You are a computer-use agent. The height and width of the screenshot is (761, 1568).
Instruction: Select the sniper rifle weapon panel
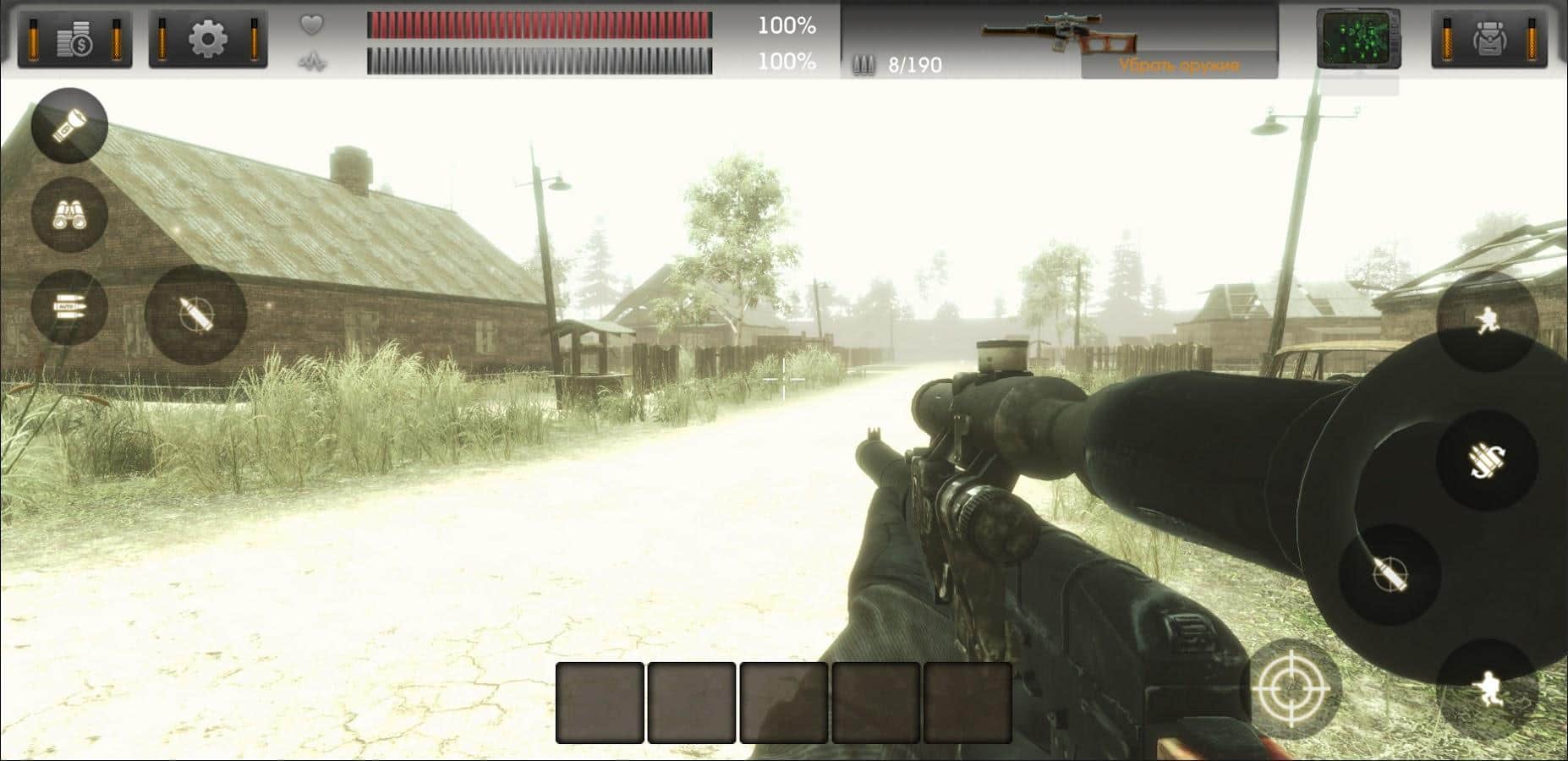(x=1058, y=32)
